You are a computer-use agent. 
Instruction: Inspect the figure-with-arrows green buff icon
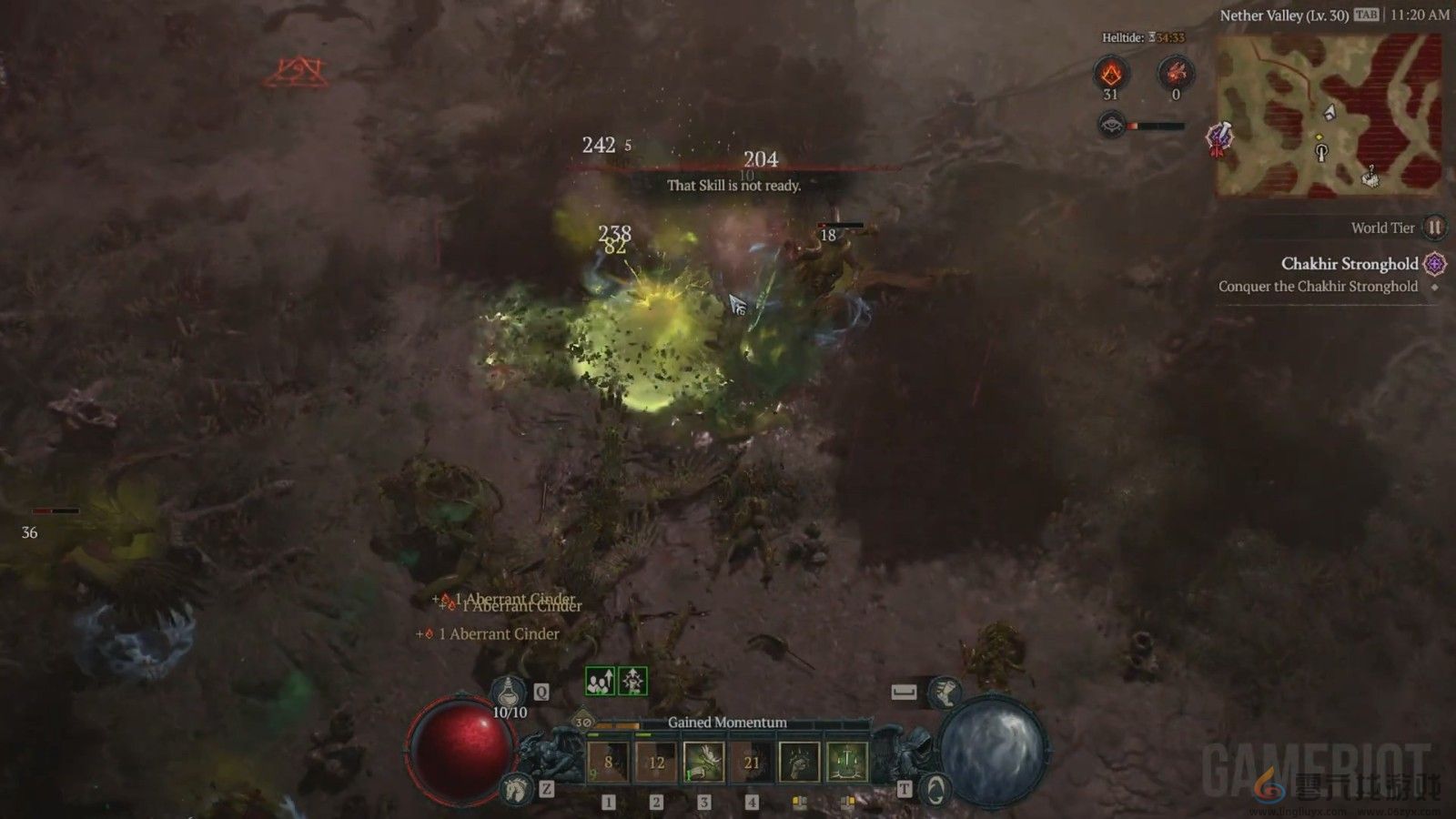tap(632, 681)
